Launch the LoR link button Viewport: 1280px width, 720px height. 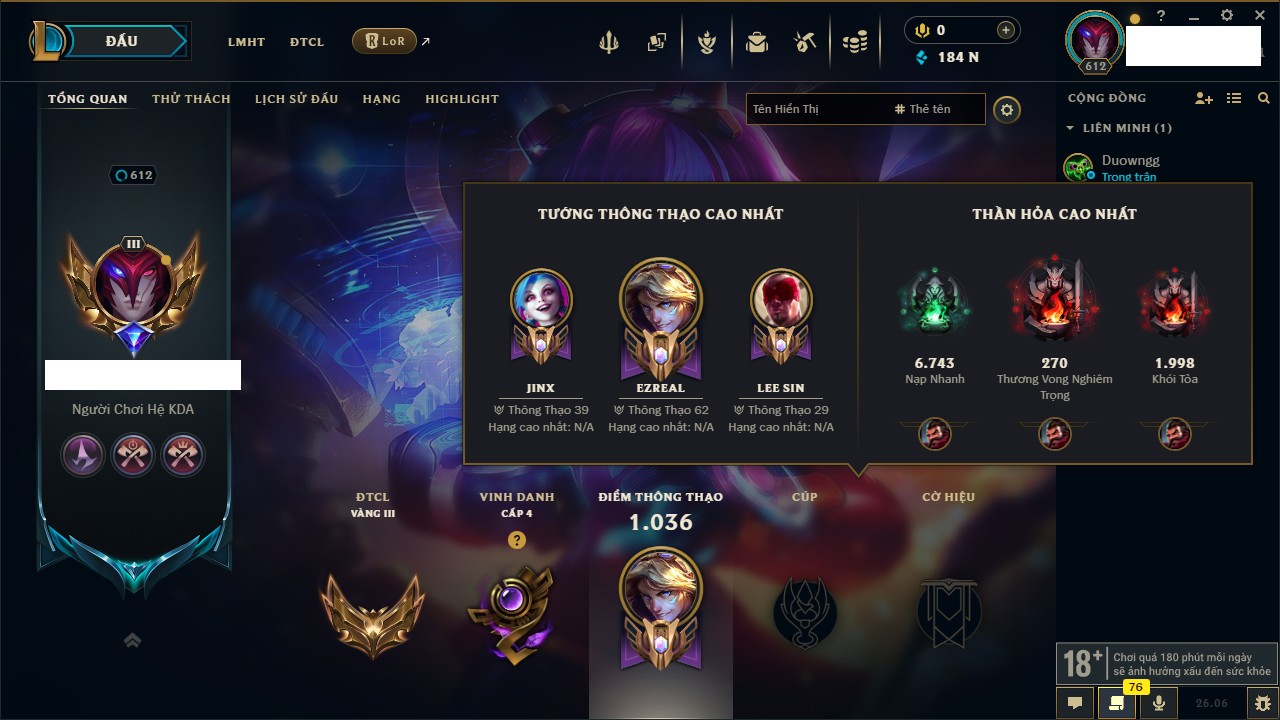click(384, 41)
